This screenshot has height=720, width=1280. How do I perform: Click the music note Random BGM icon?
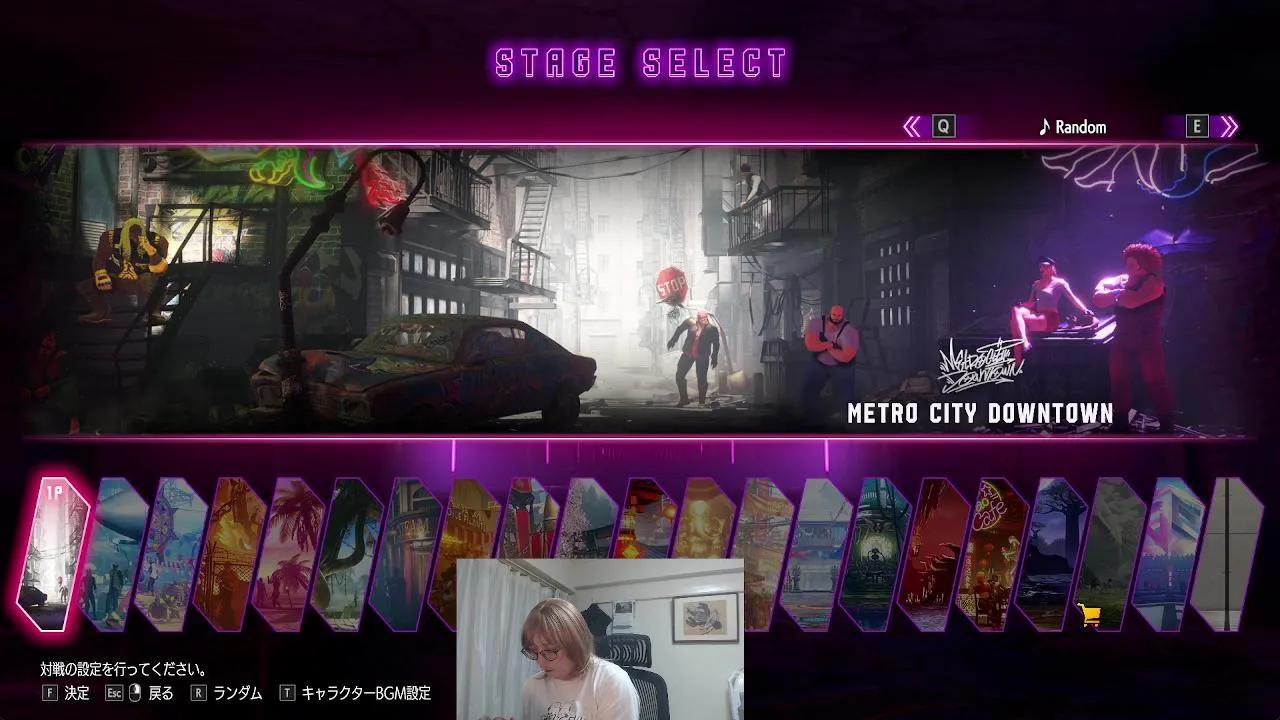tap(1043, 127)
